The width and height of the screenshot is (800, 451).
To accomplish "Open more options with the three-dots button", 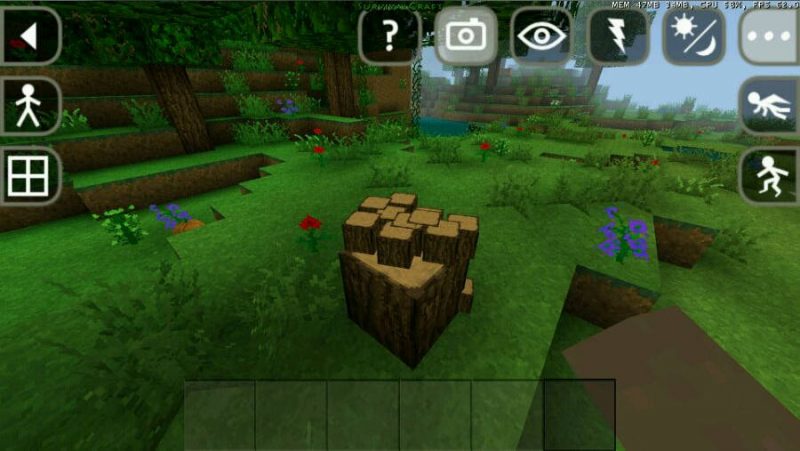I will pyautogui.click(x=770, y=37).
